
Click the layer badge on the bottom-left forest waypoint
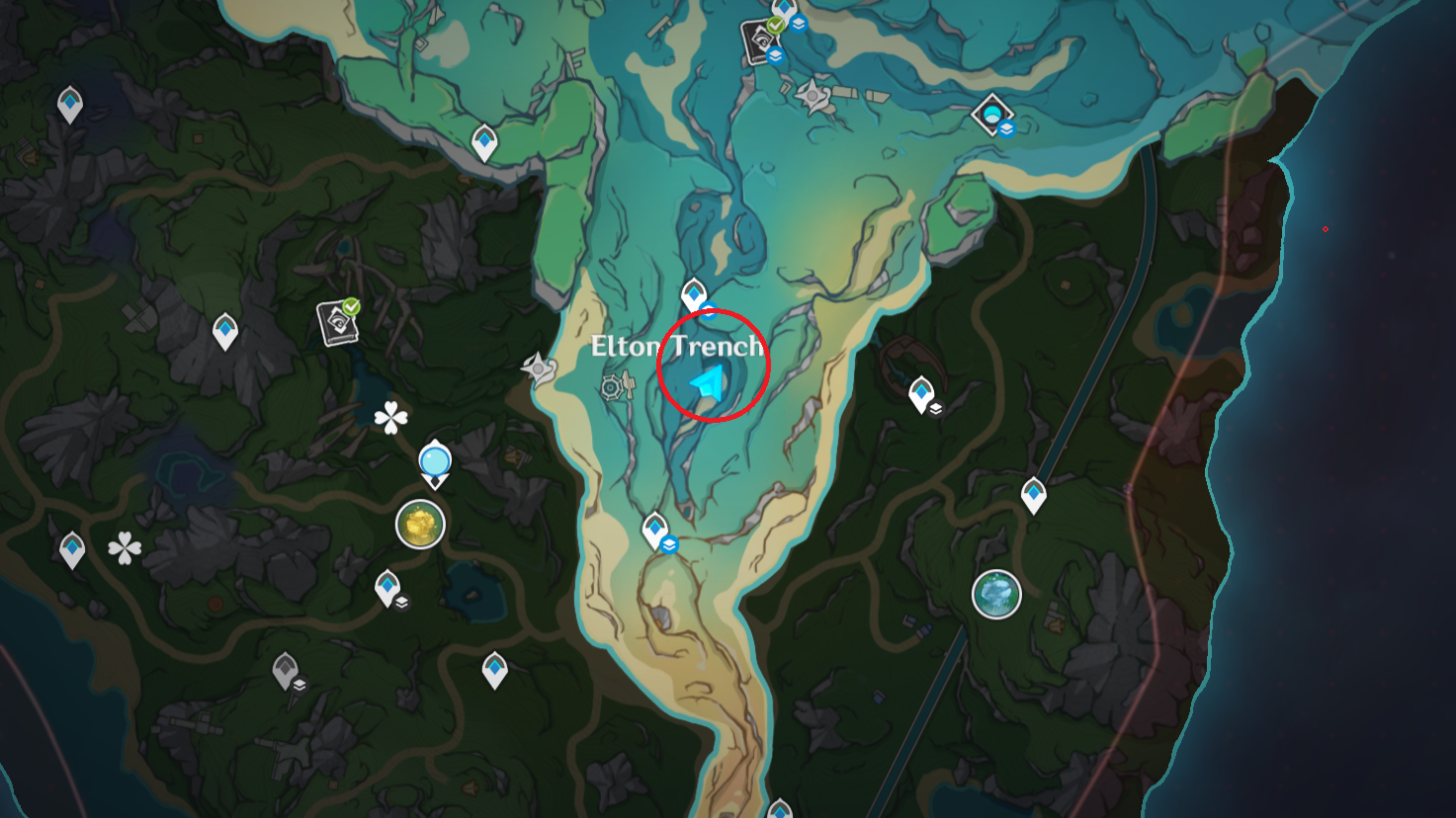tap(300, 686)
